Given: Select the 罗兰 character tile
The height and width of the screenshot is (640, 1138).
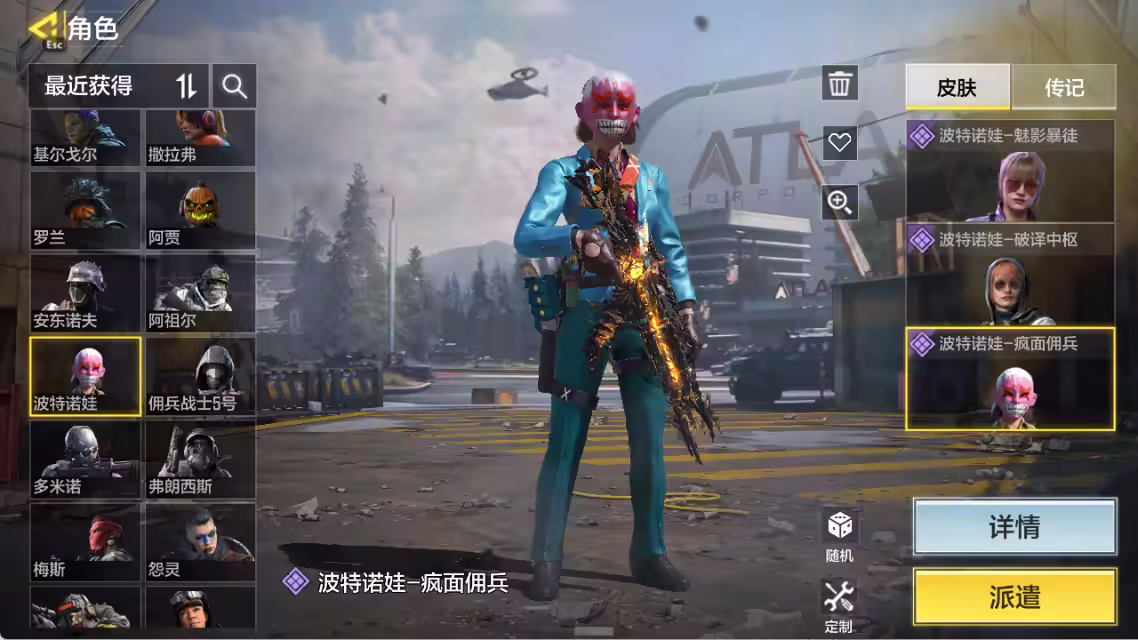Looking at the screenshot, I should [85, 210].
